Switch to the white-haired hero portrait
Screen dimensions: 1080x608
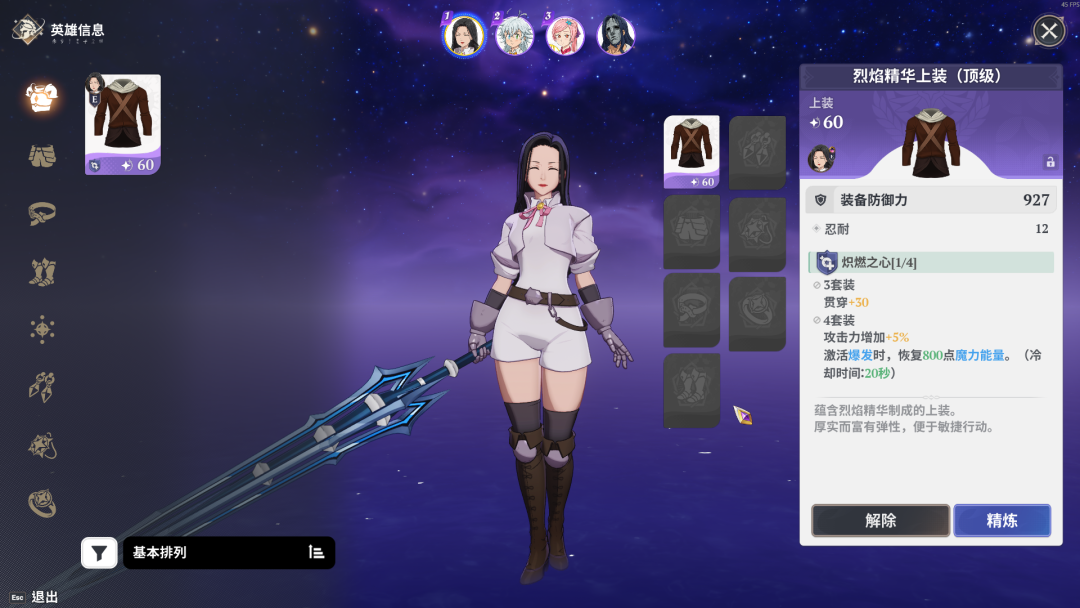(514, 36)
